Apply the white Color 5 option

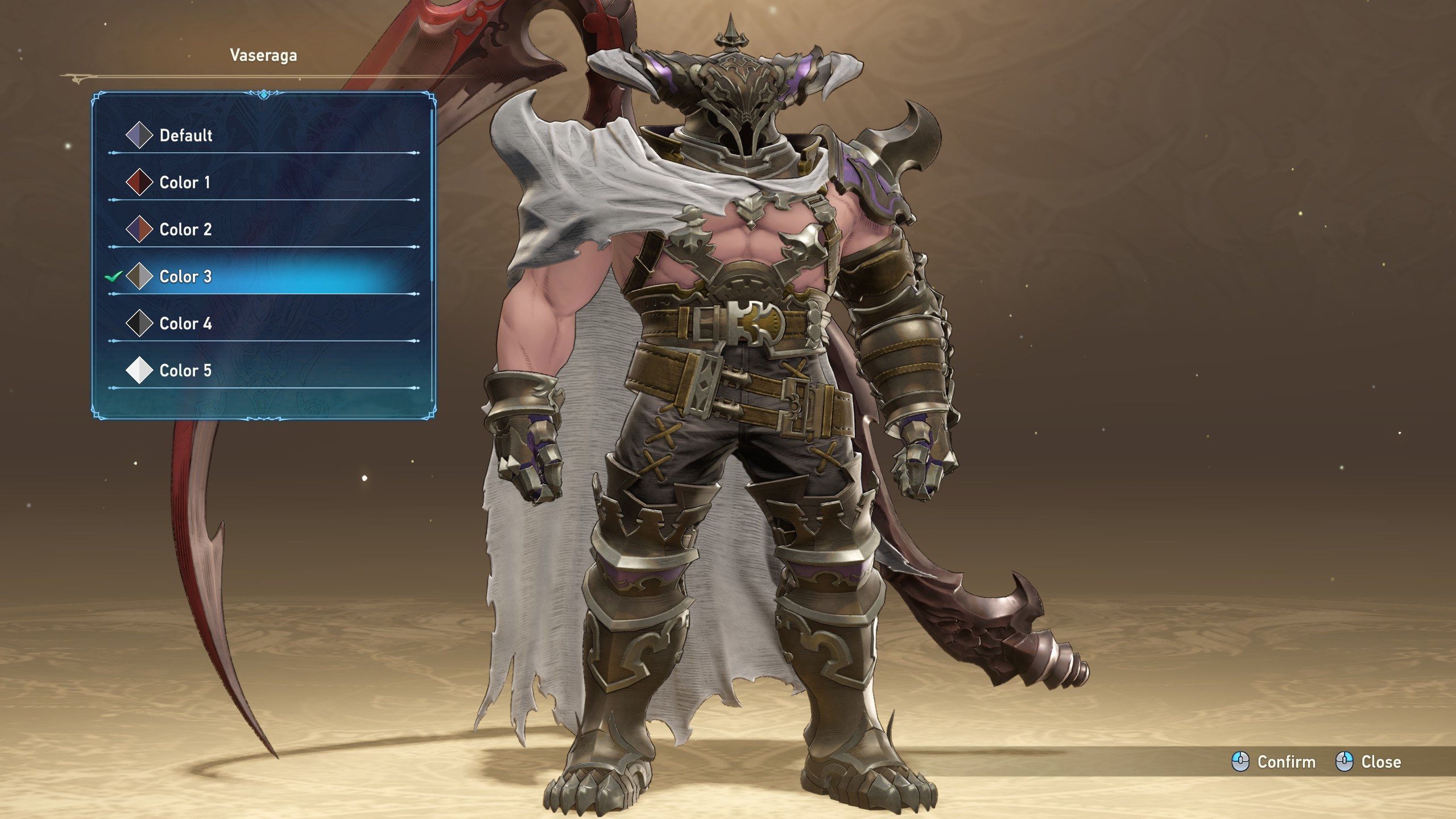click(185, 371)
